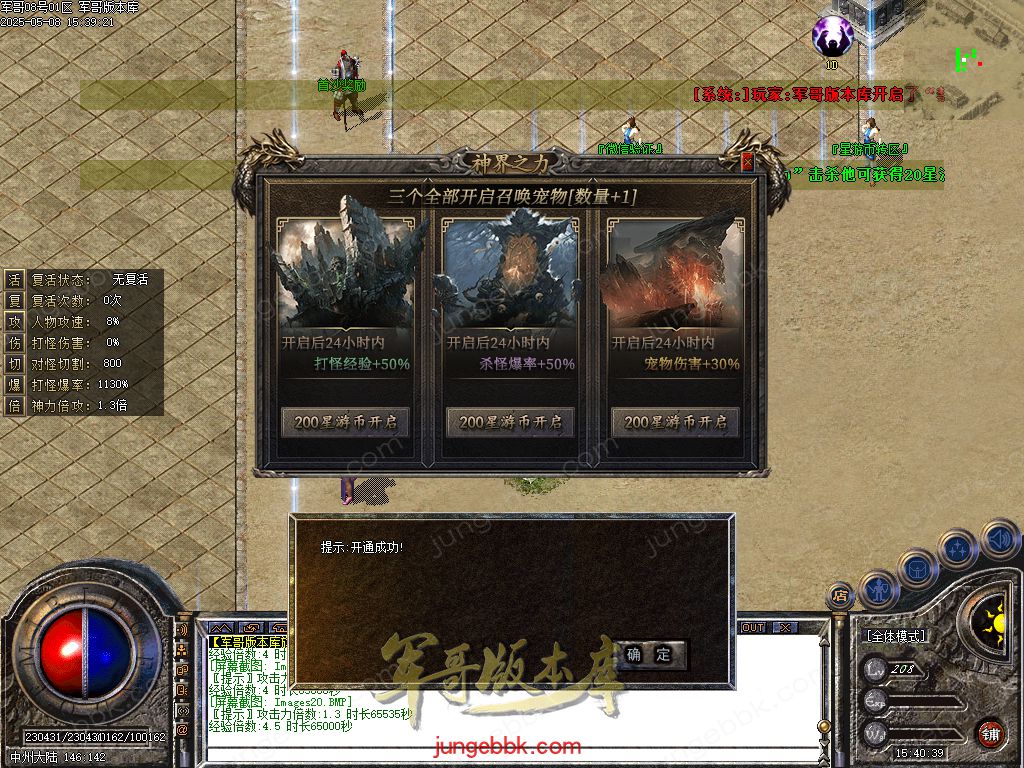
Task: Select the 爆 打怪爆率 stat icon
Action: coord(14,384)
